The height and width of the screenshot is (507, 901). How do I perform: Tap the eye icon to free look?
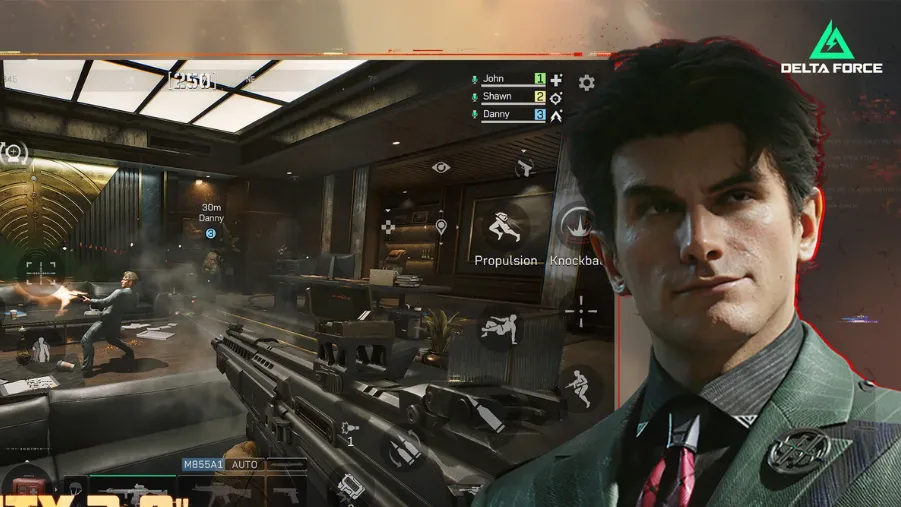[441, 166]
